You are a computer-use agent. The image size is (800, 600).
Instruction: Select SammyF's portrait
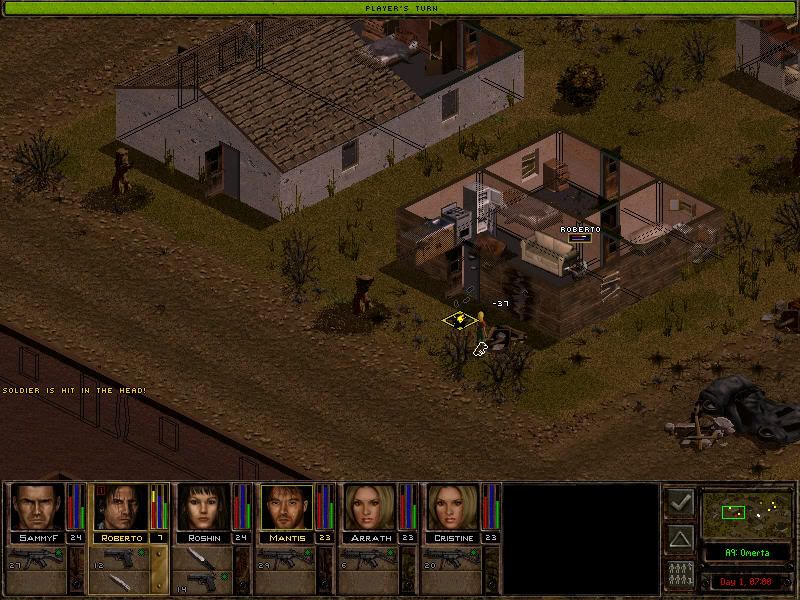click(x=36, y=508)
